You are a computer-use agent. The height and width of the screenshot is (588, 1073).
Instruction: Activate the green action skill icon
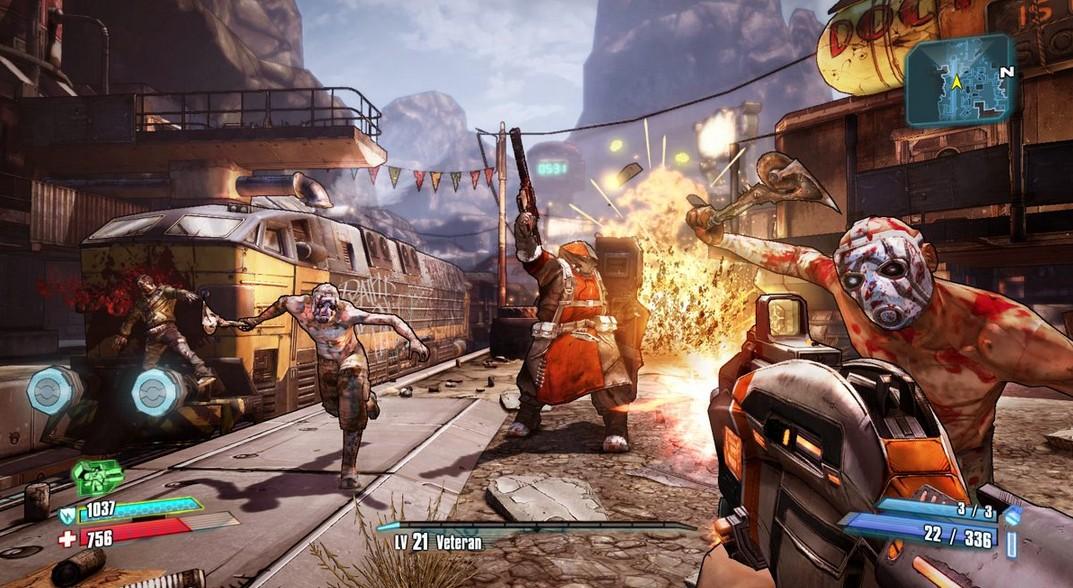(97, 476)
